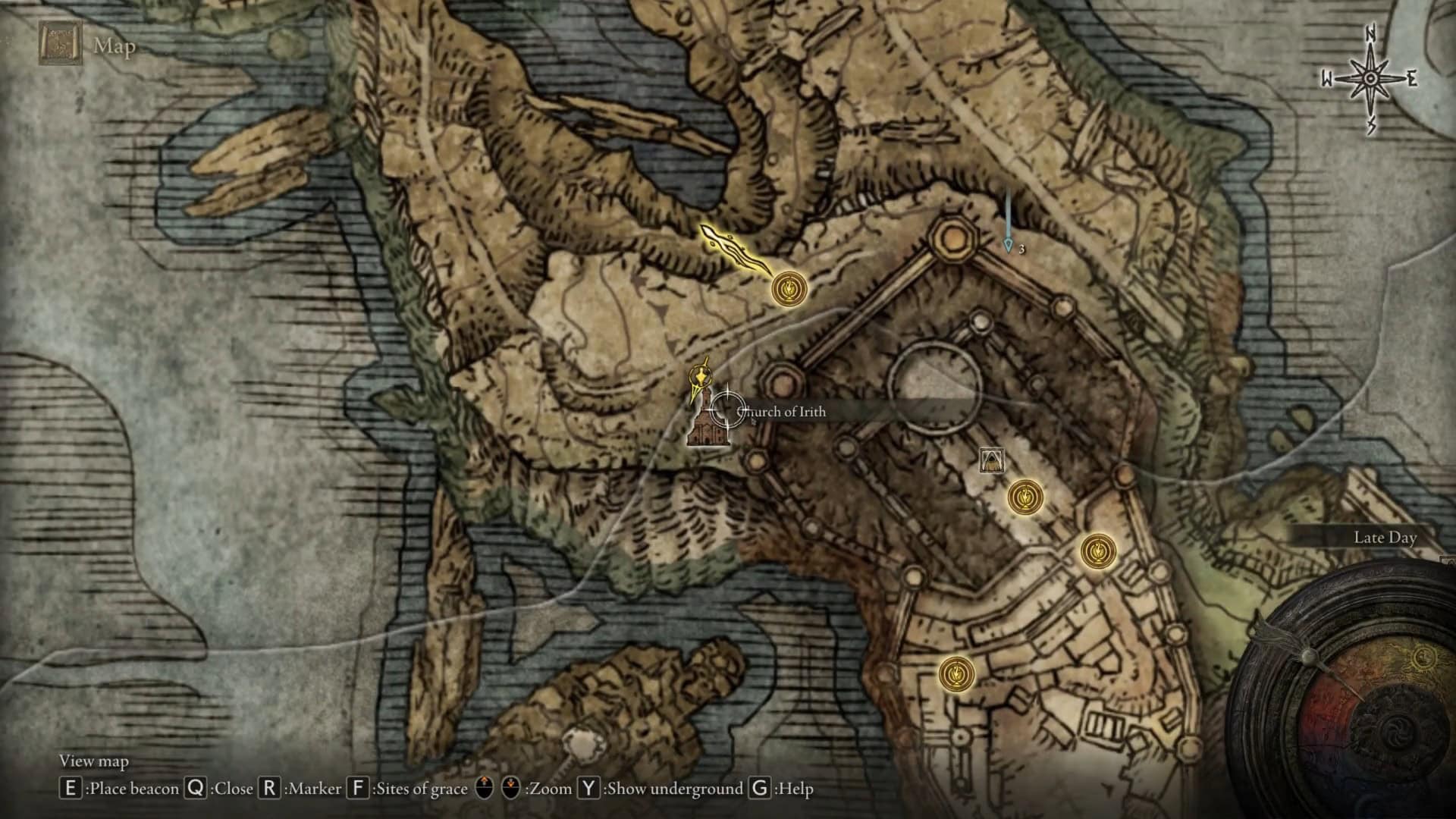Click the map scroll icon beside the Map title
1456x819 pixels.
pyautogui.click(x=59, y=42)
